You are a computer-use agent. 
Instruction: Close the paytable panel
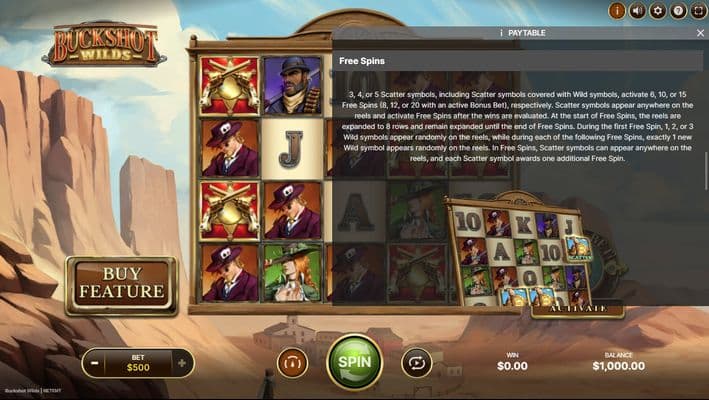click(700, 33)
